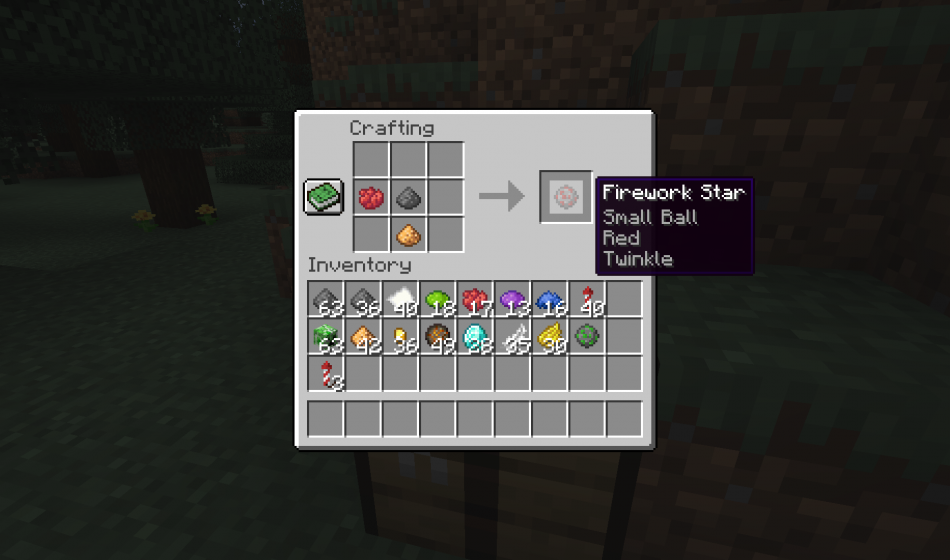Viewport: 950px width, 560px height.
Task: Select the inventory gunpowder stack of 36
Action: pyautogui.click(x=363, y=299)
